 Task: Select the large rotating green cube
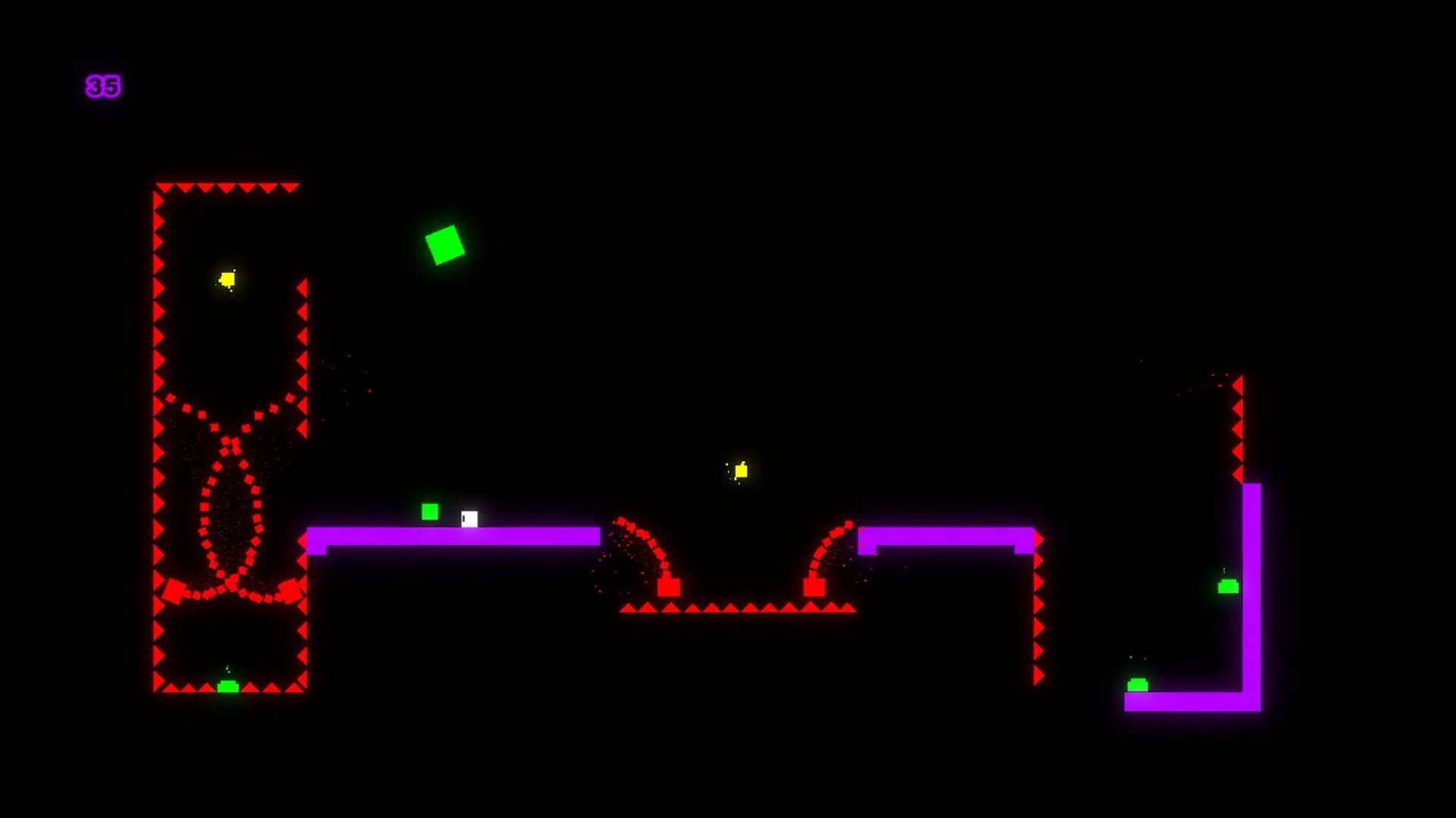tap(444, 245)
